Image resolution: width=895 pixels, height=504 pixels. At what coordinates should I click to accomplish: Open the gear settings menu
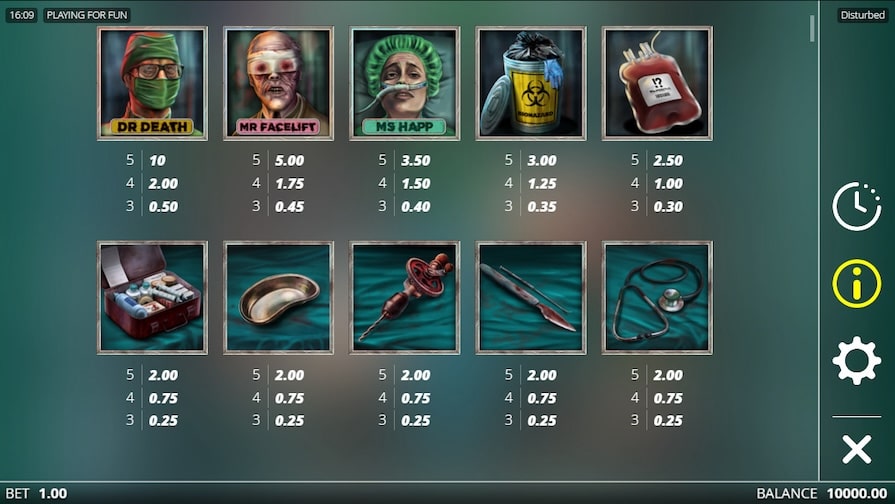(856, 361)
